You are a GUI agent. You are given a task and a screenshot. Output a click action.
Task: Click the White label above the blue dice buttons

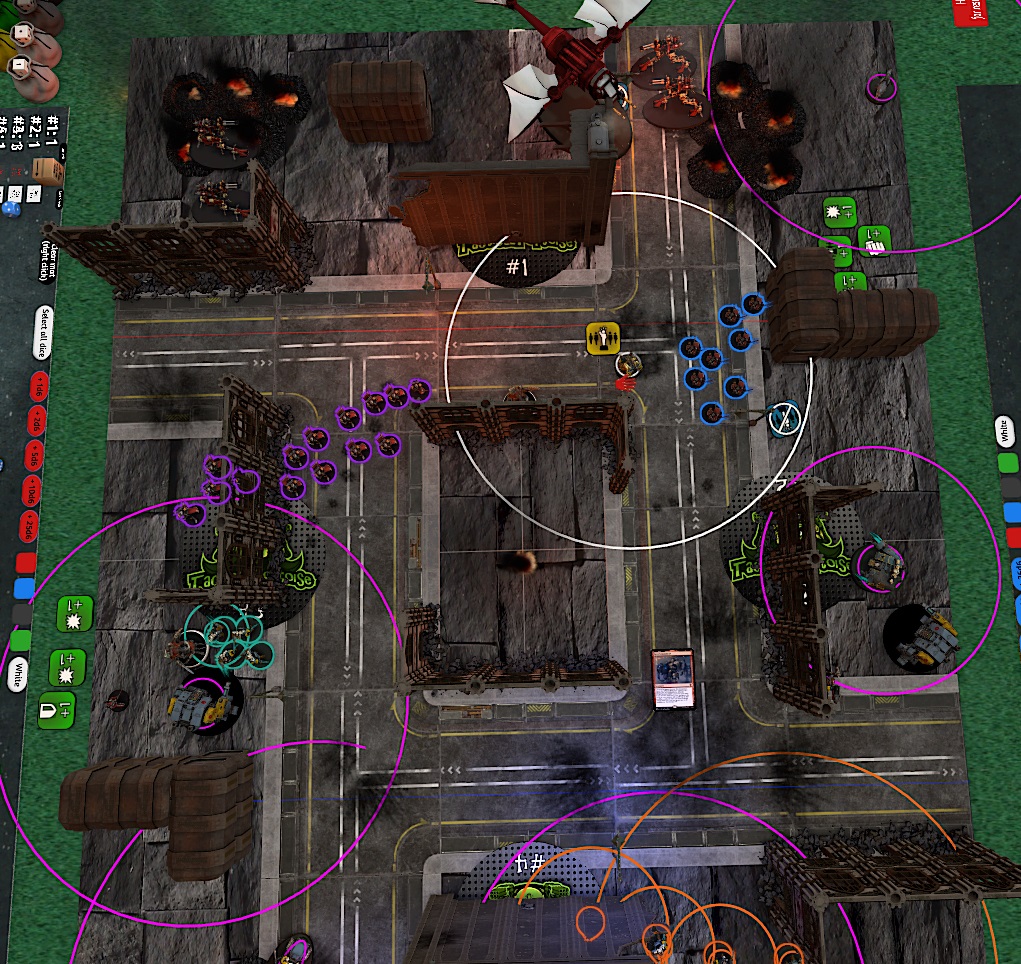click(1003, 432)
